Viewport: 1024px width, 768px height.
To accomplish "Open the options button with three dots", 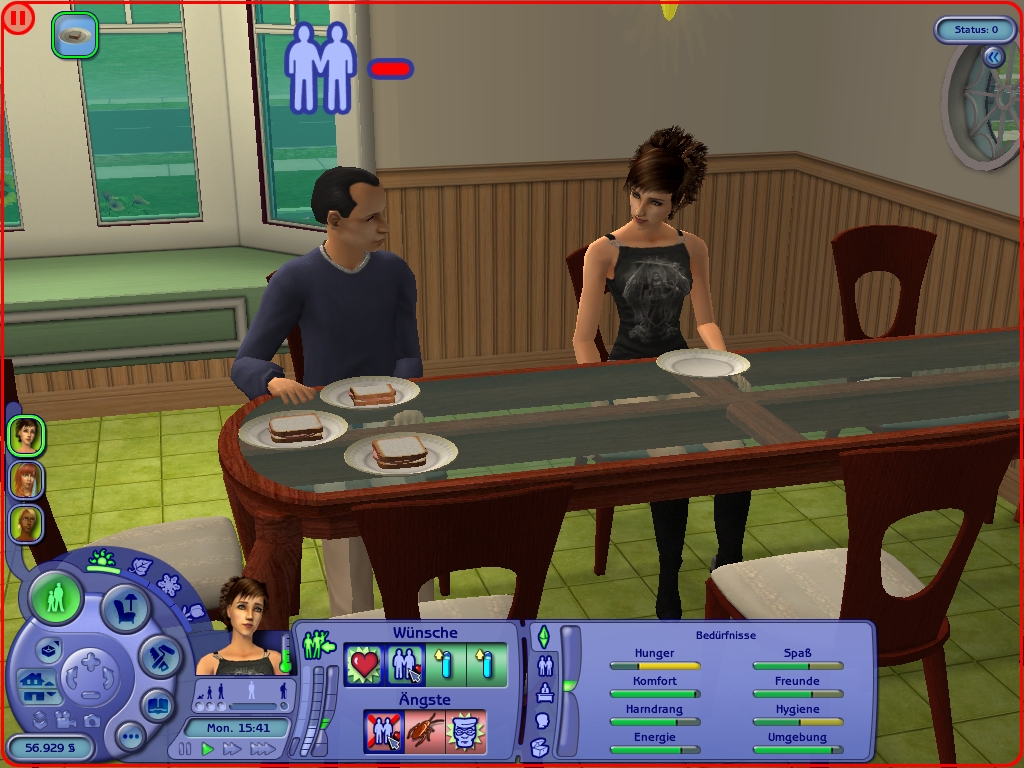I will (x=131, y=737).
